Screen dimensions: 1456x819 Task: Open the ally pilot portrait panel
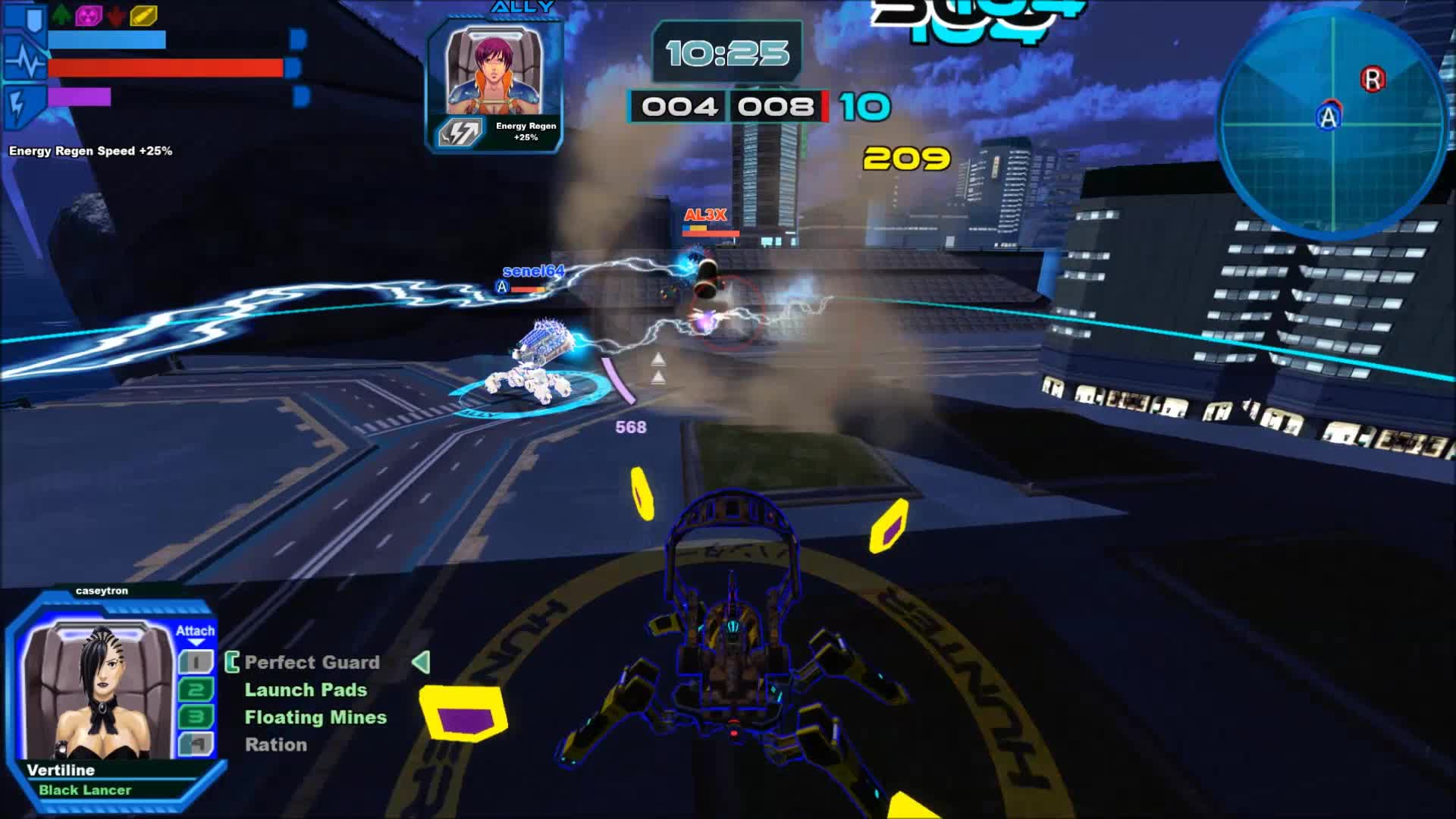click(x=494, y=72)
